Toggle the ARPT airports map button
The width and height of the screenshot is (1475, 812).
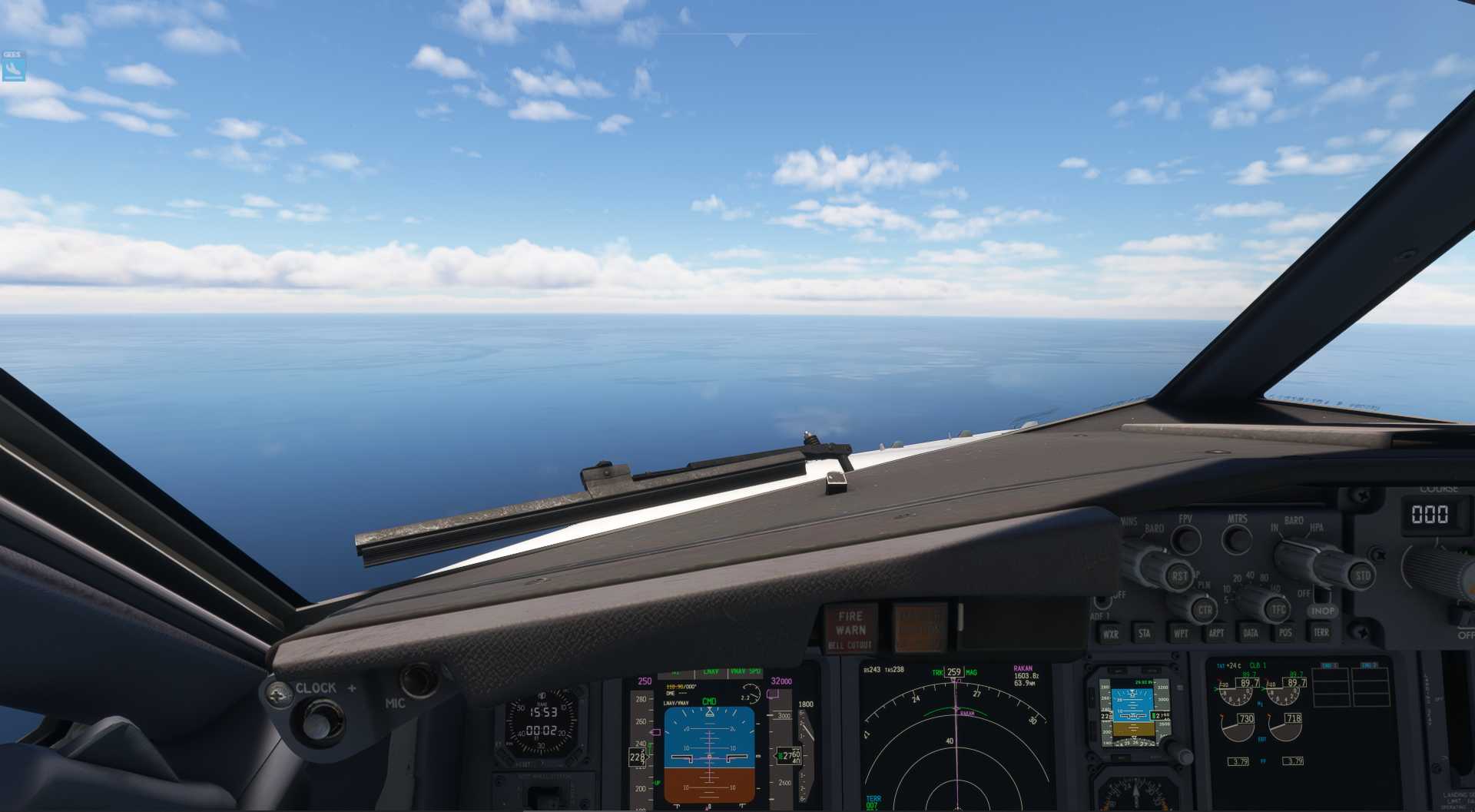tap(1216, 634)
